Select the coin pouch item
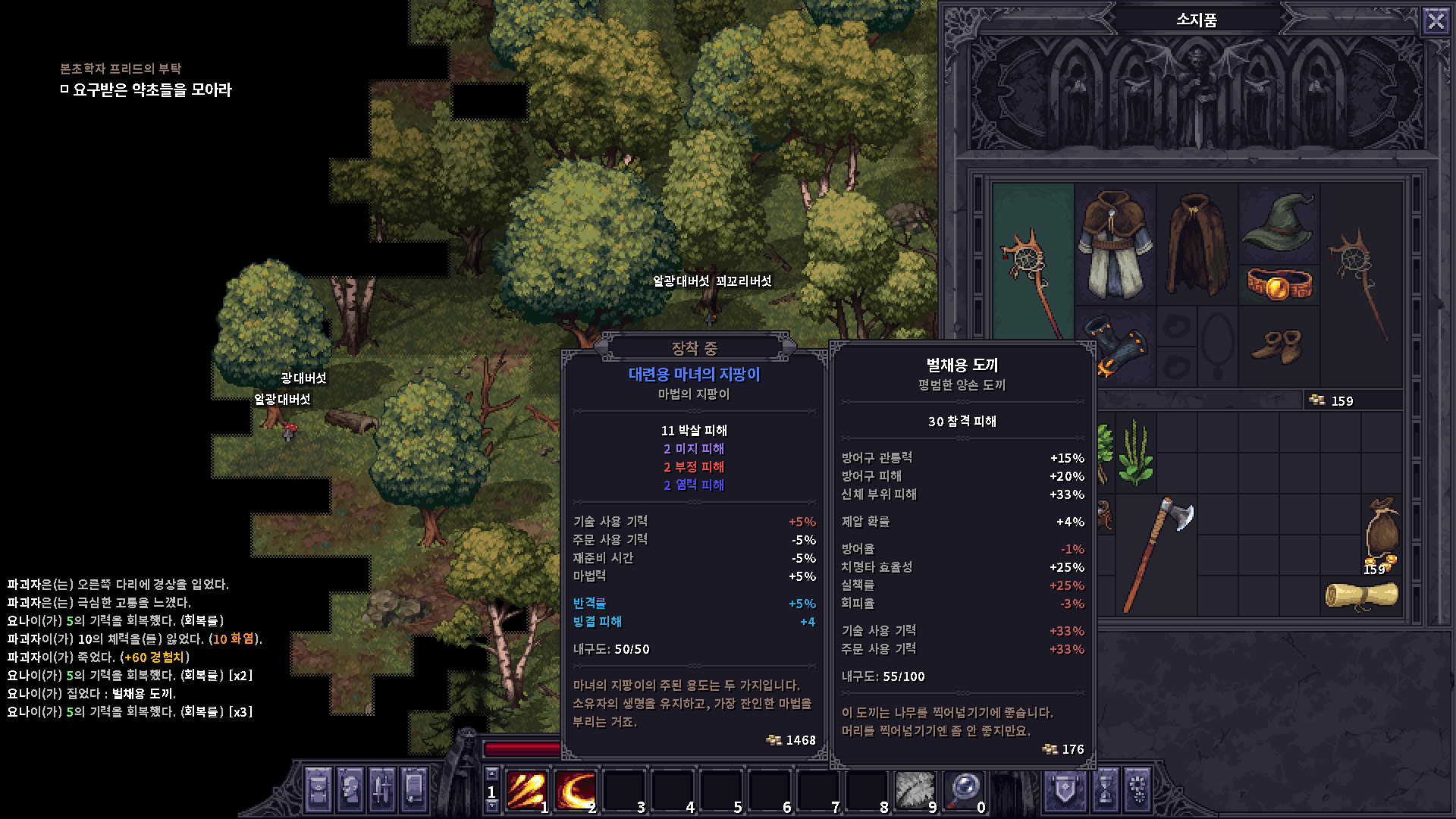 pyautogui.click(x=1382, y=531)
